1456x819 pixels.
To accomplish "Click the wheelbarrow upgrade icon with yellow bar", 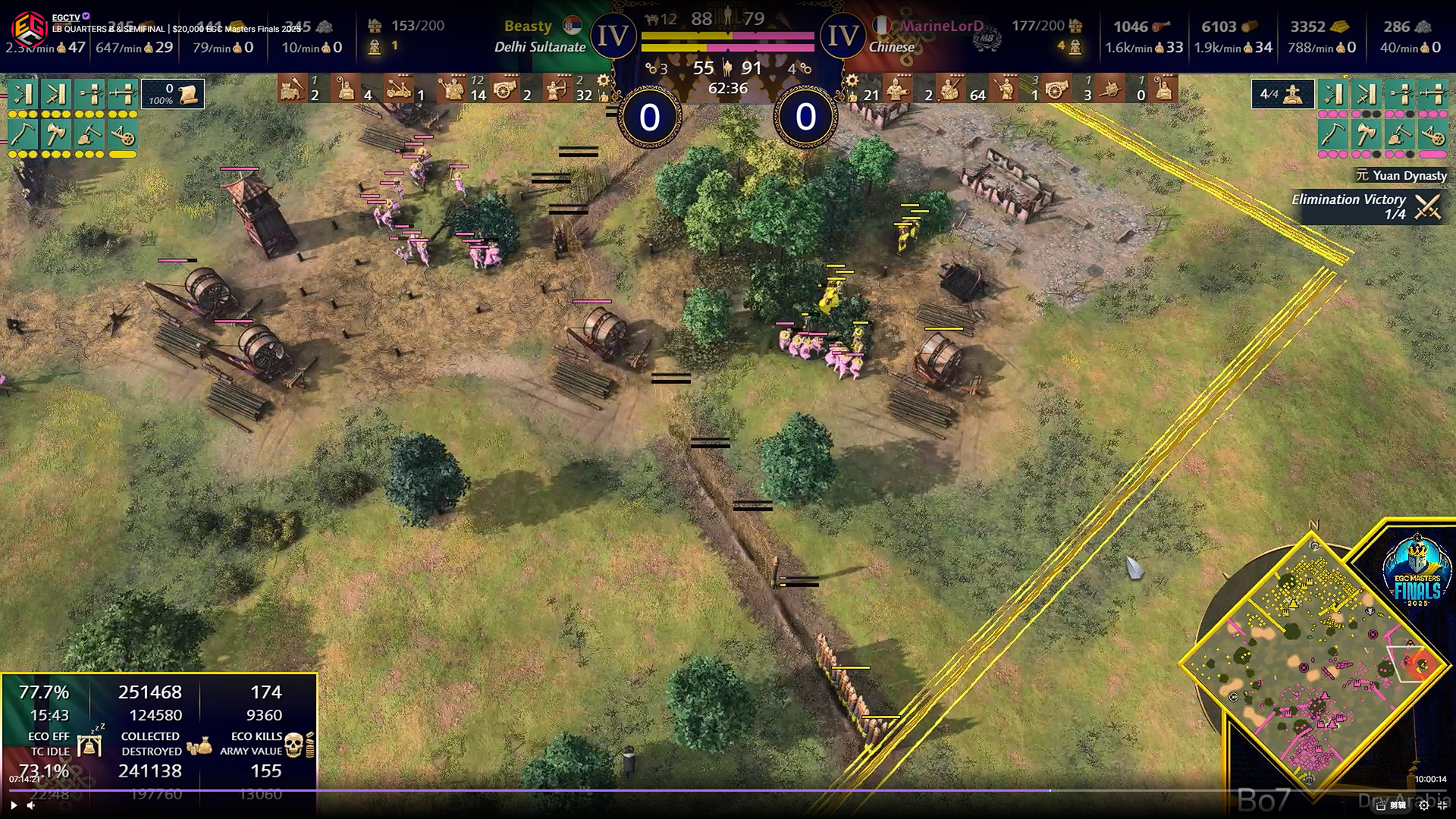I will click(122, 136).
